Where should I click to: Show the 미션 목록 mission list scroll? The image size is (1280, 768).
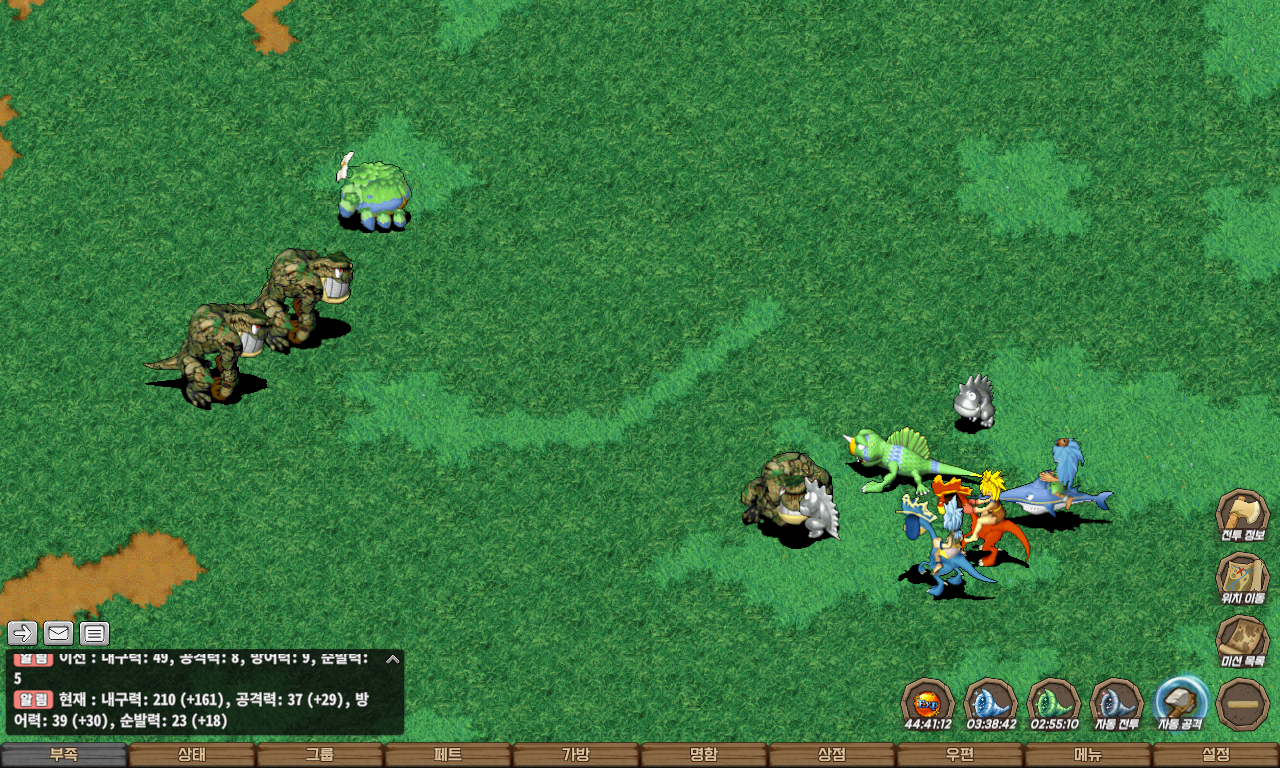1242,640
